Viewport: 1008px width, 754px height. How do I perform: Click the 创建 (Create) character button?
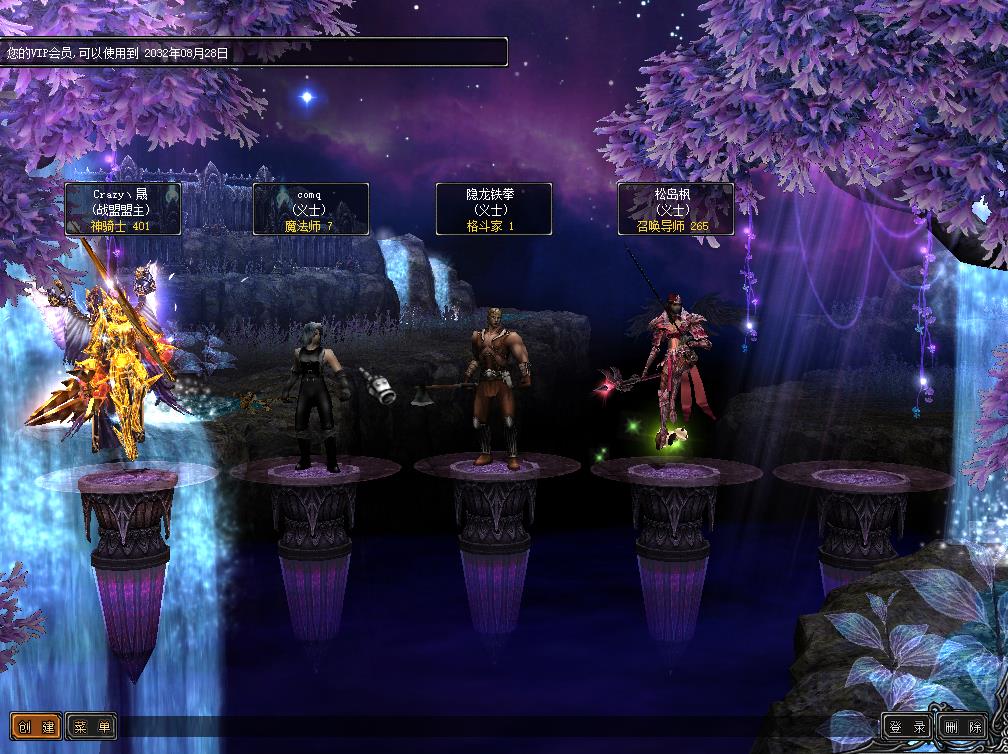click(x=36, y=727)
